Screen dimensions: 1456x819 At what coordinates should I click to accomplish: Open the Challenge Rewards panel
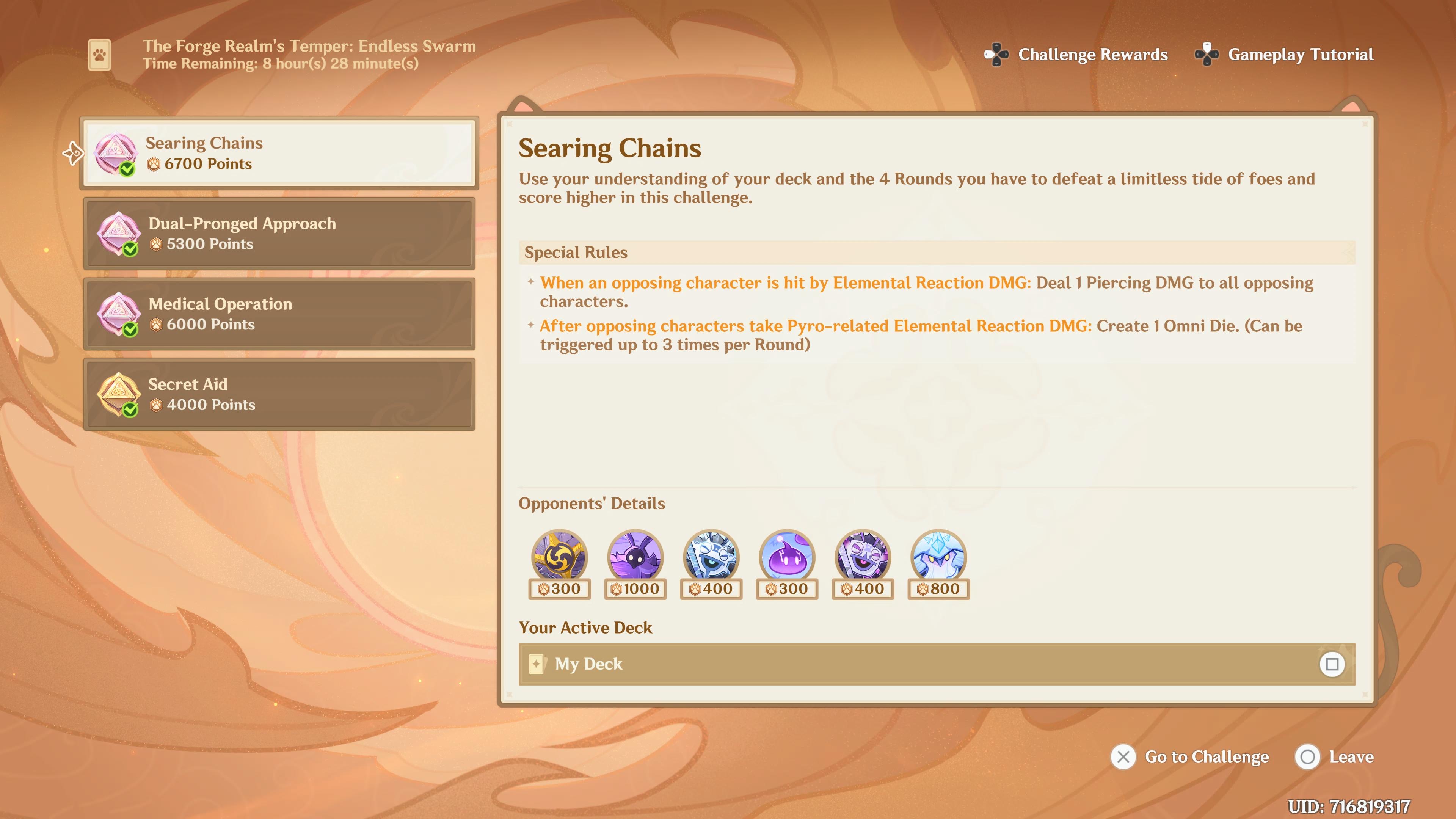coord(1077,54)
